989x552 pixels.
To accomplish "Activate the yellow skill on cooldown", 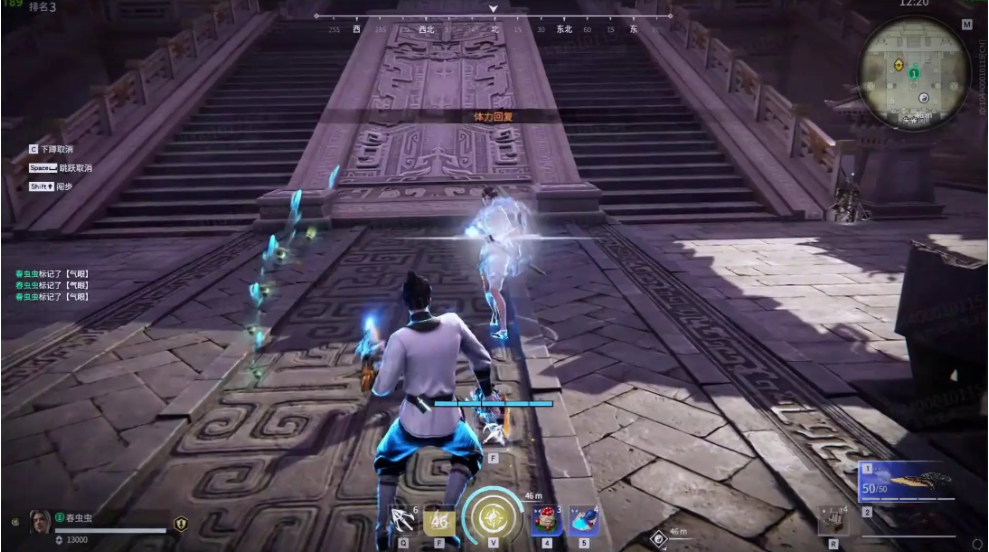I will pos(440,520).
